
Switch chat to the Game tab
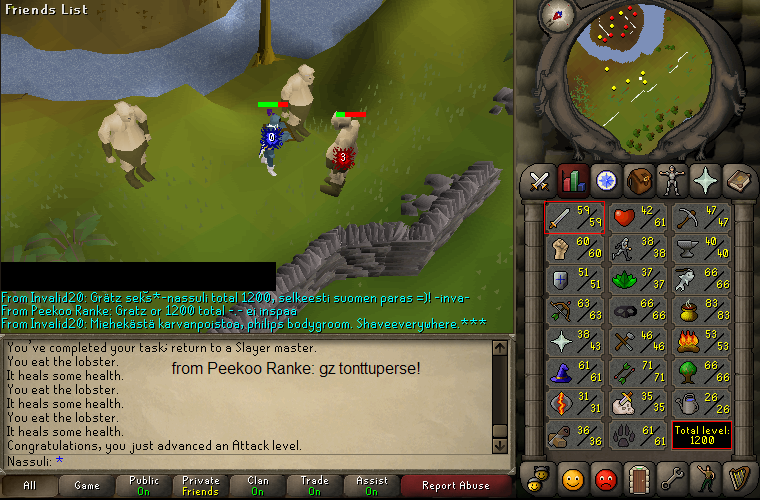click(x=87, y=486)
